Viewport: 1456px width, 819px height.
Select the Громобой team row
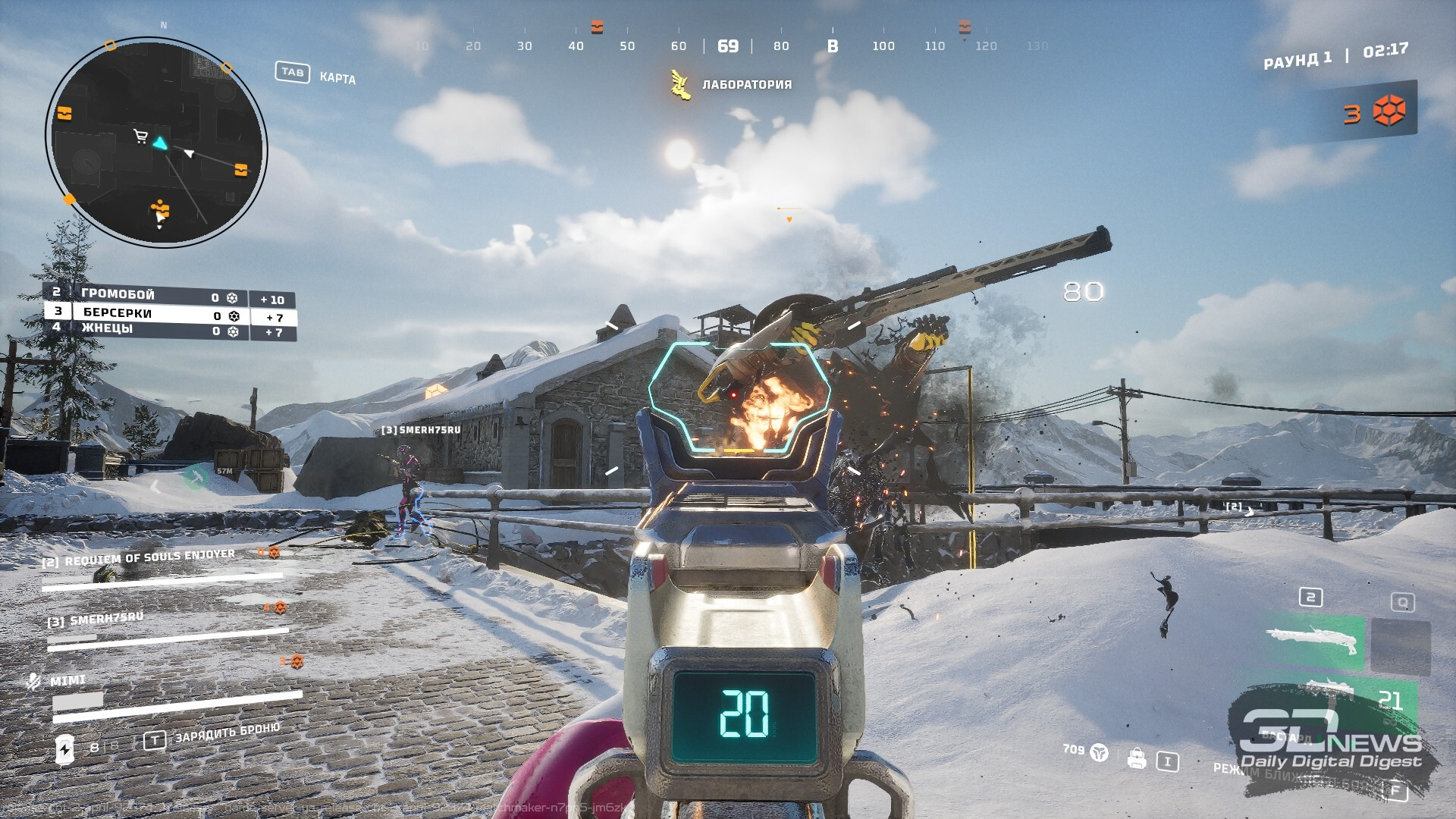coord(144,296)
